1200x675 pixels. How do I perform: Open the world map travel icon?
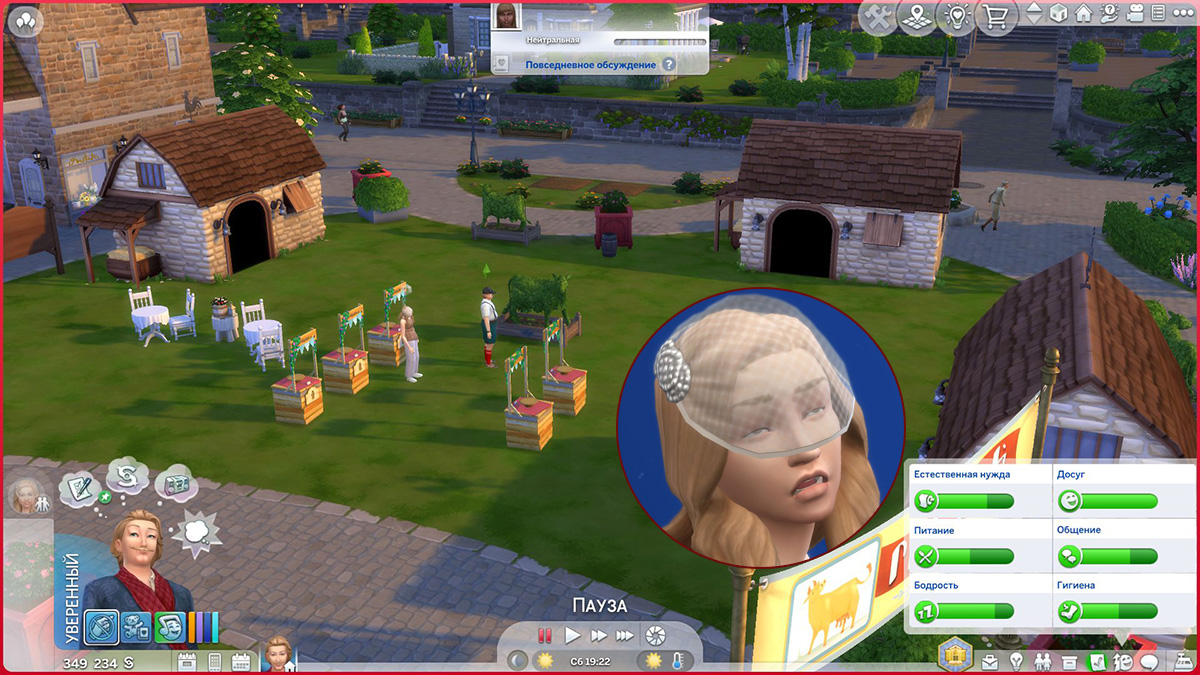coord(917,17)
